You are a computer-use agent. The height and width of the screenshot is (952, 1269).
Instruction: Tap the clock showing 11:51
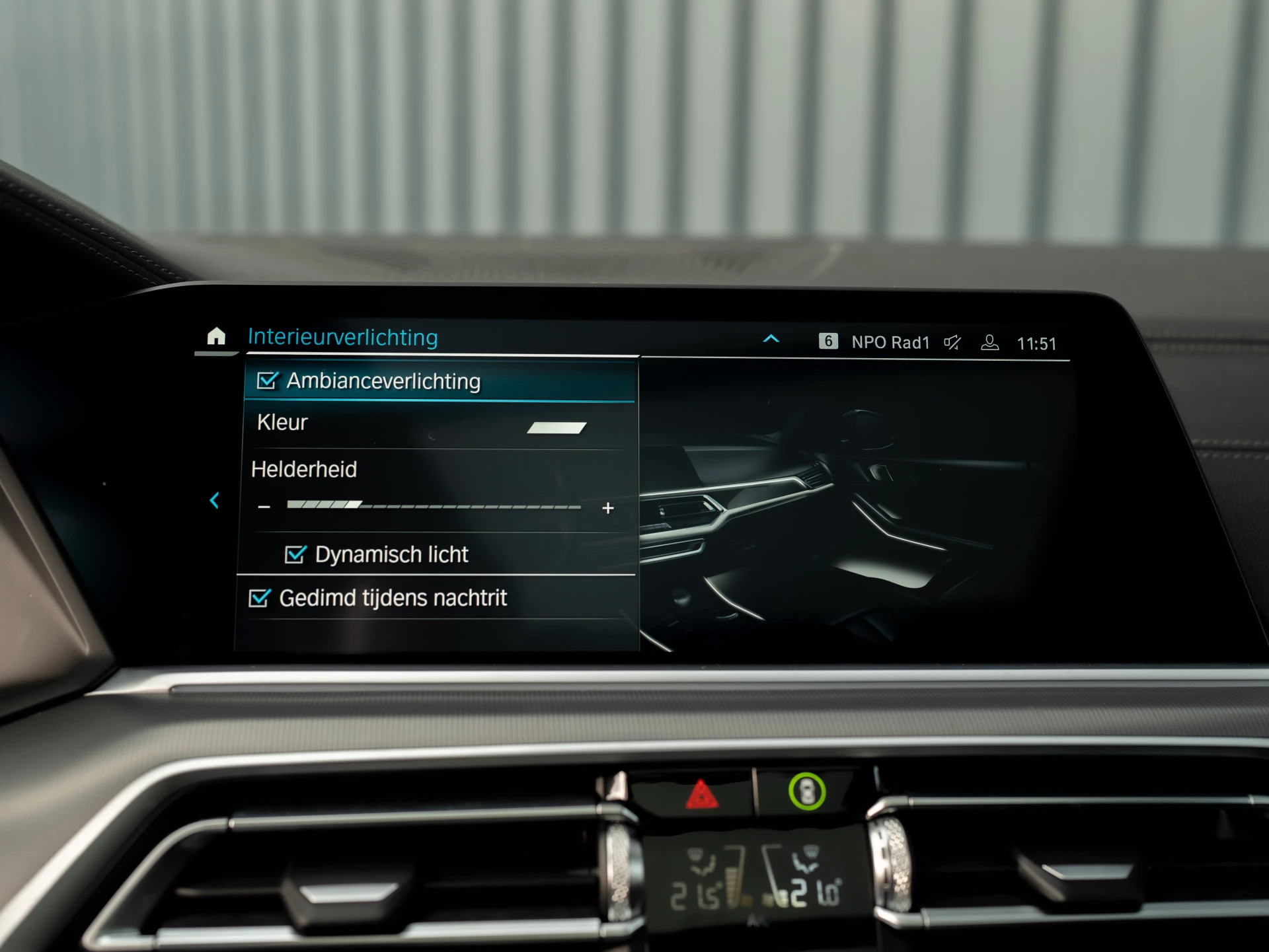(x=1036, y=343)
